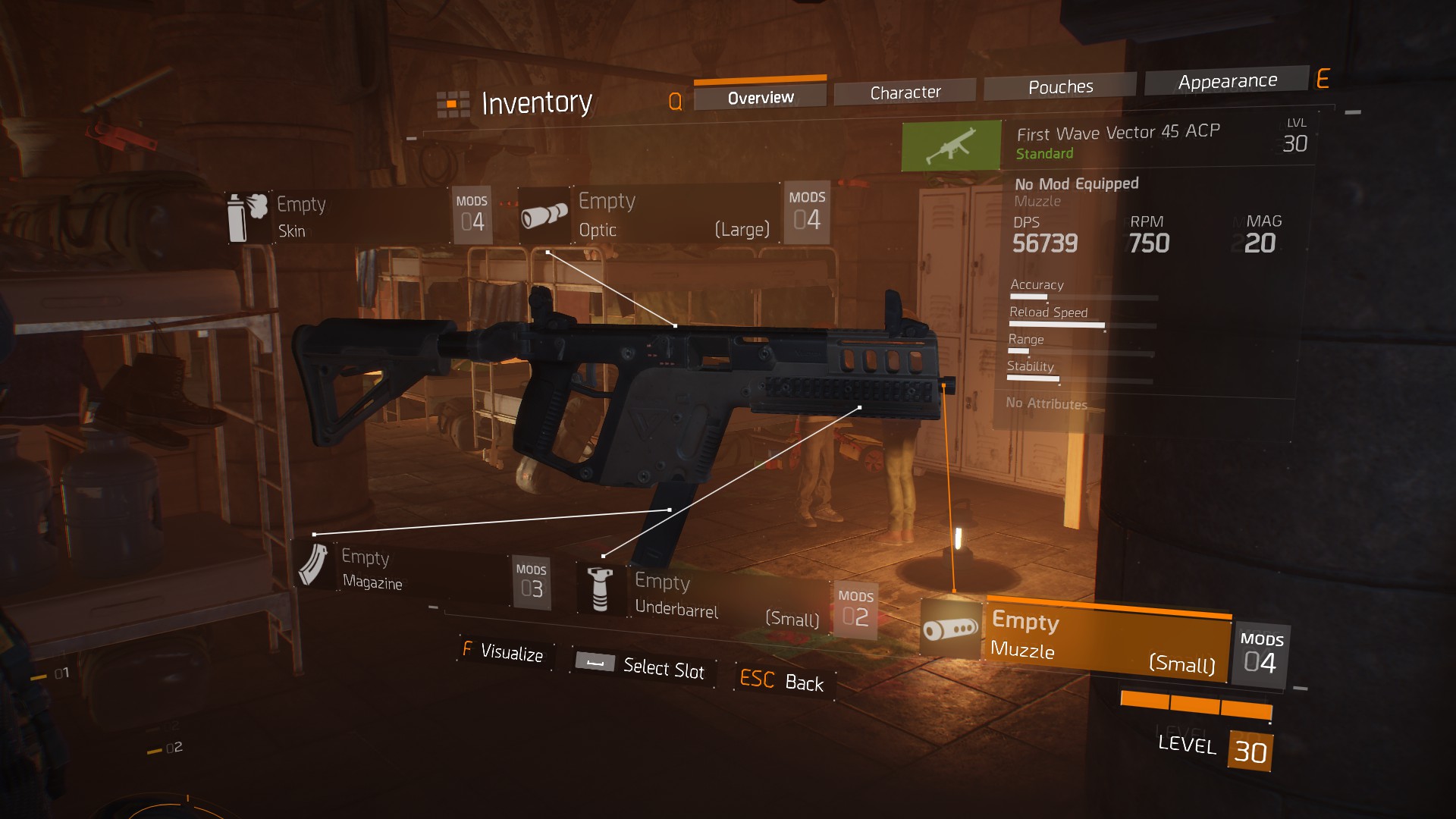Switch to the Character tab
Viewport: 1456px width, 819px height.
[x=905, y=91]
